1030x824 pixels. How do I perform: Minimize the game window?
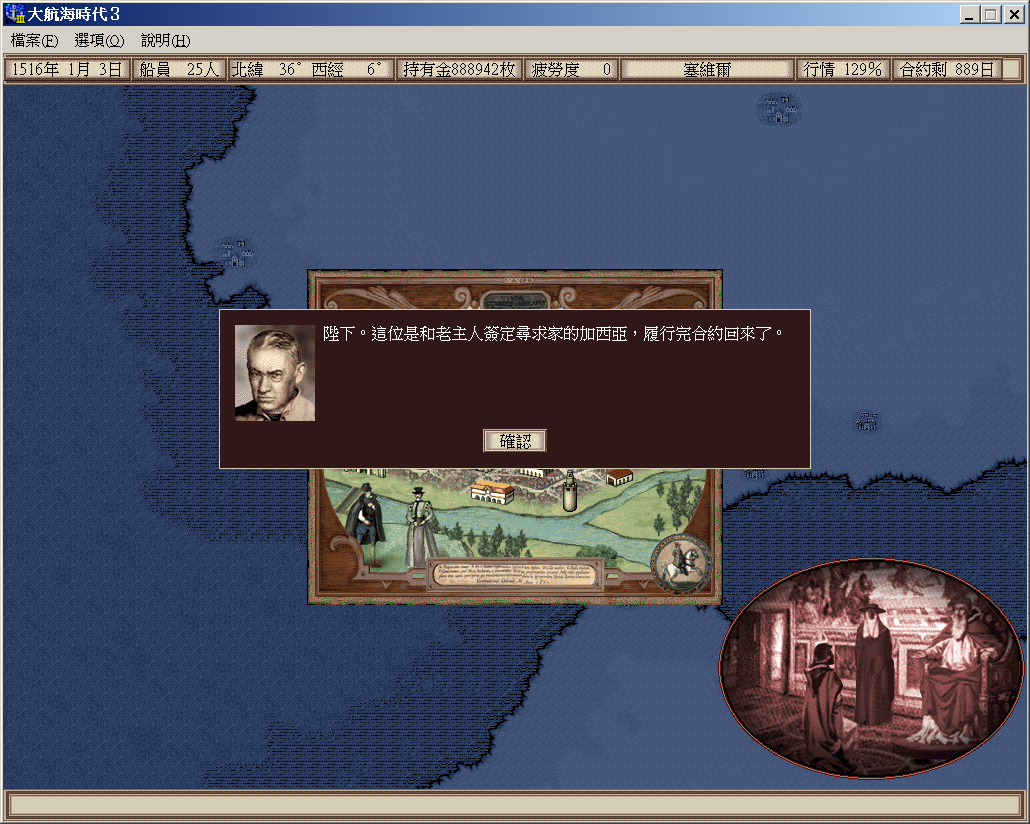coord(970,15)
